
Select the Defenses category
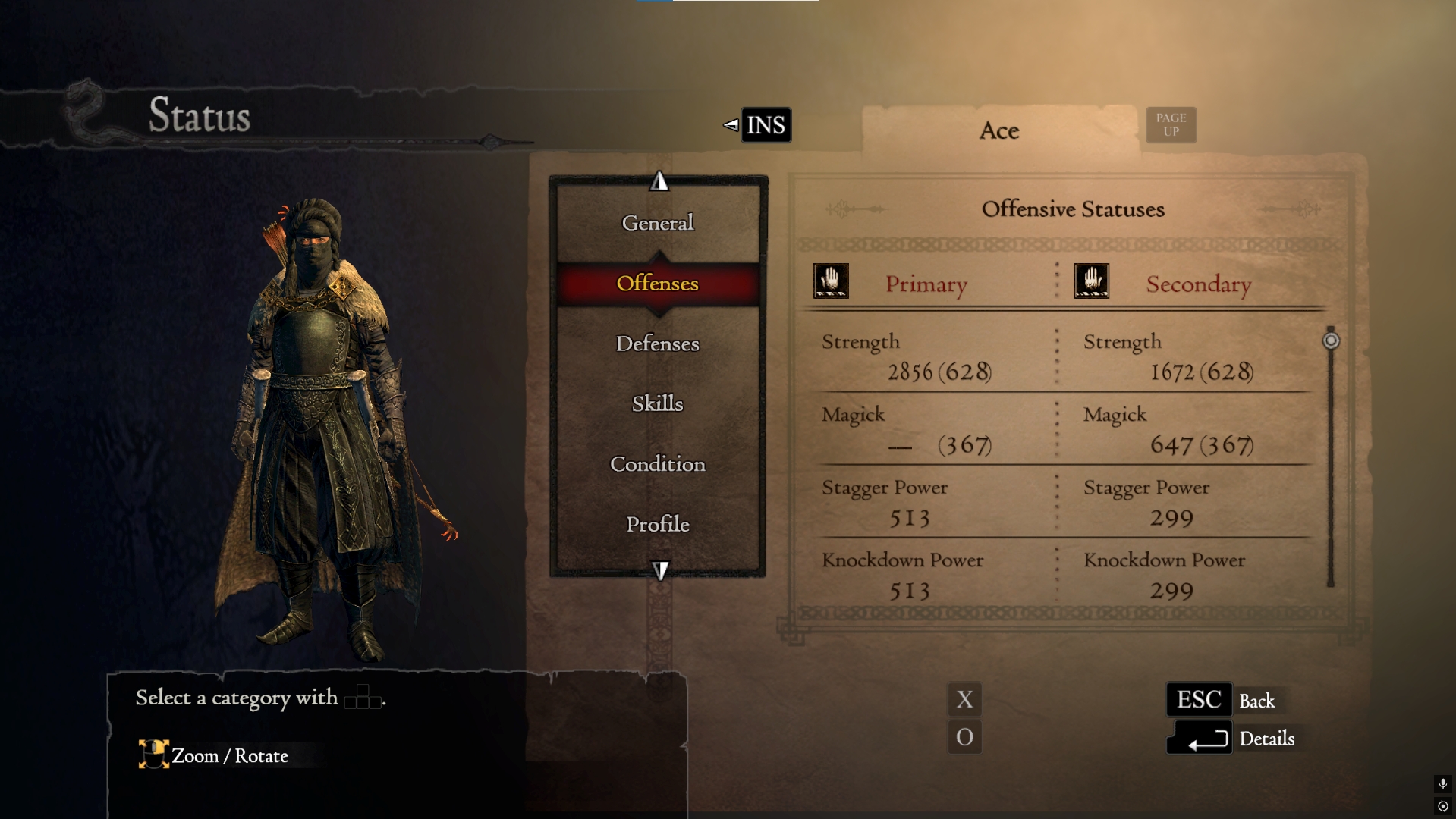point(657,344)
